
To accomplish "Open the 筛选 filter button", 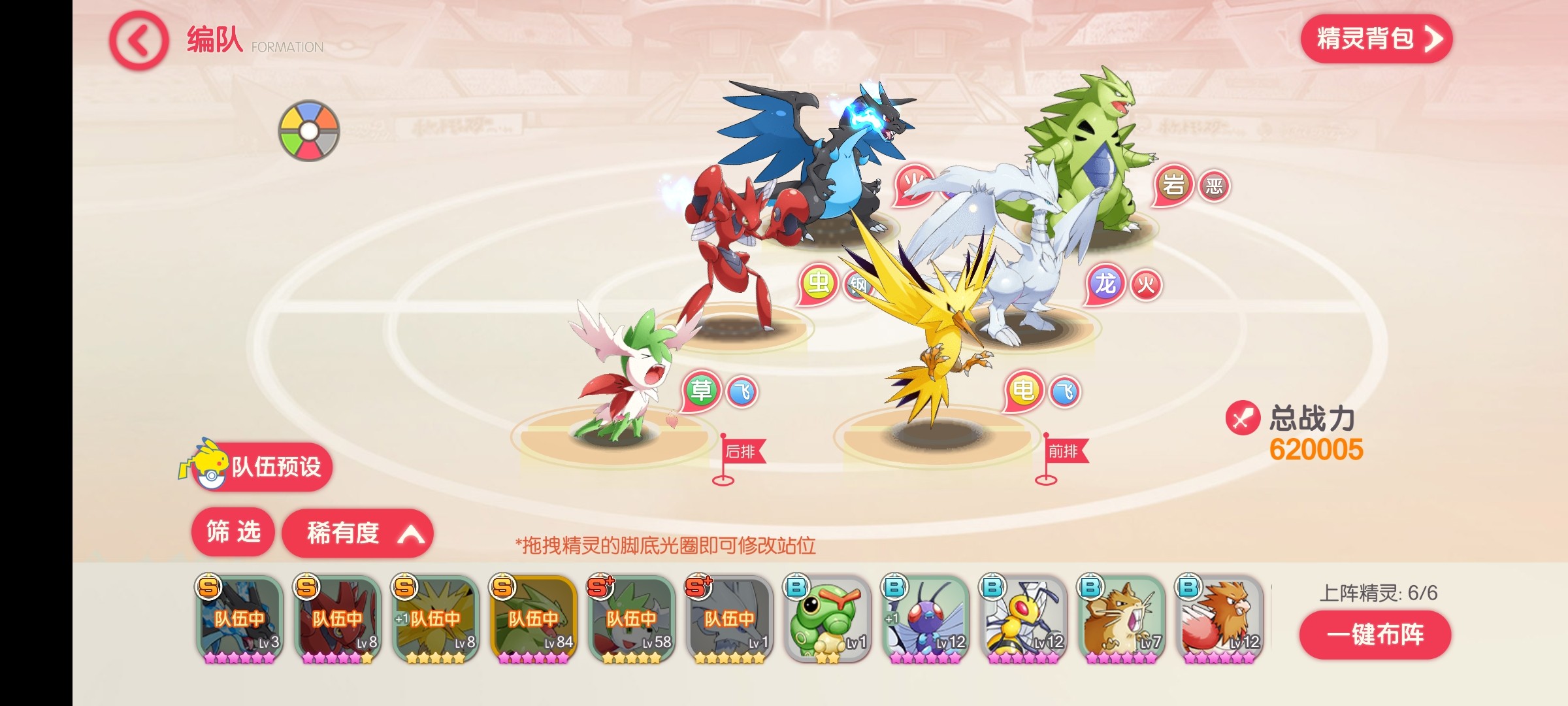I will 233,532.
